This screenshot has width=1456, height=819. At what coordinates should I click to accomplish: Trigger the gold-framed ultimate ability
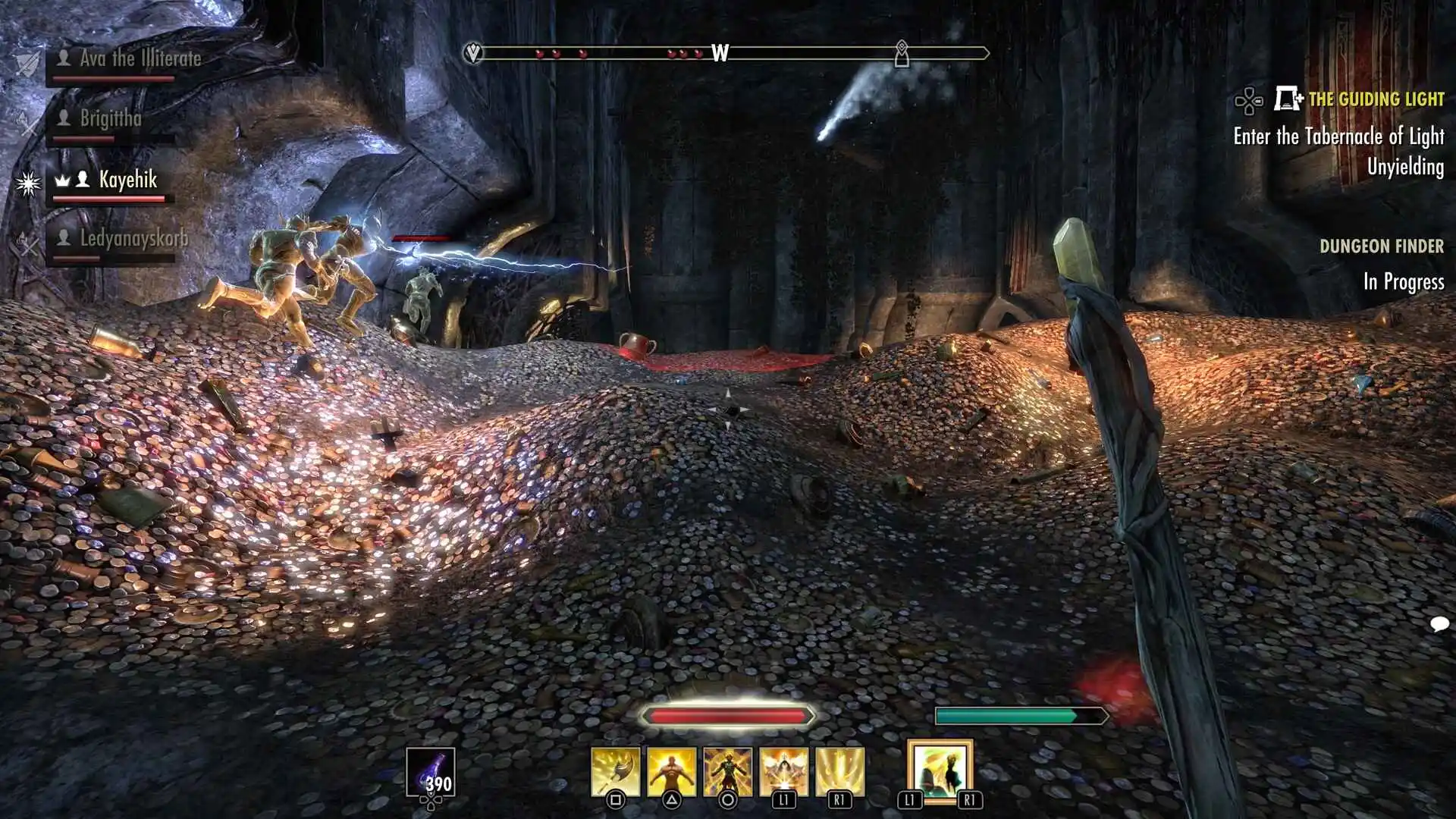point(940,771)
